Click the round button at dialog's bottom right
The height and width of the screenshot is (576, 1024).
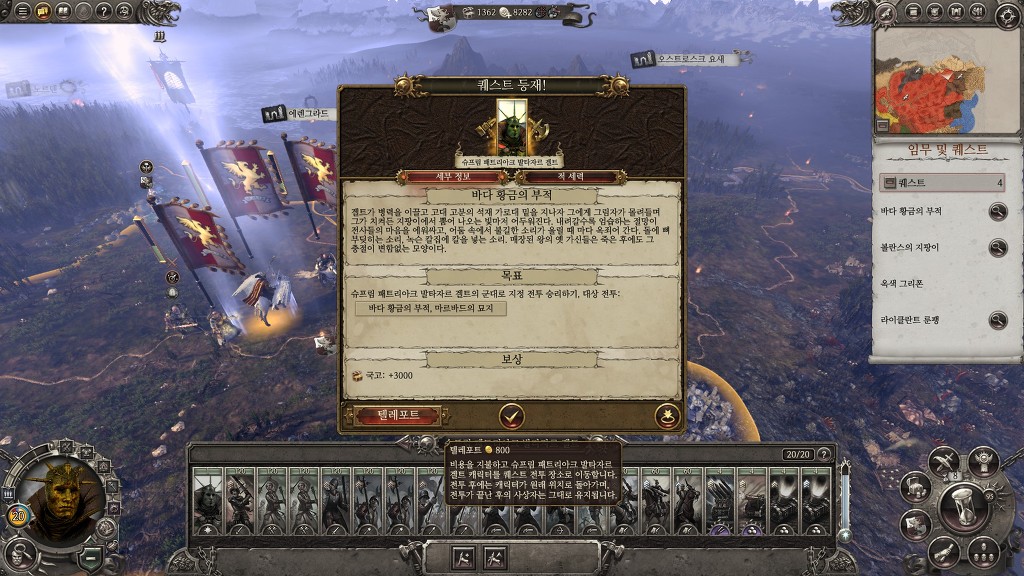coord(667,415)
